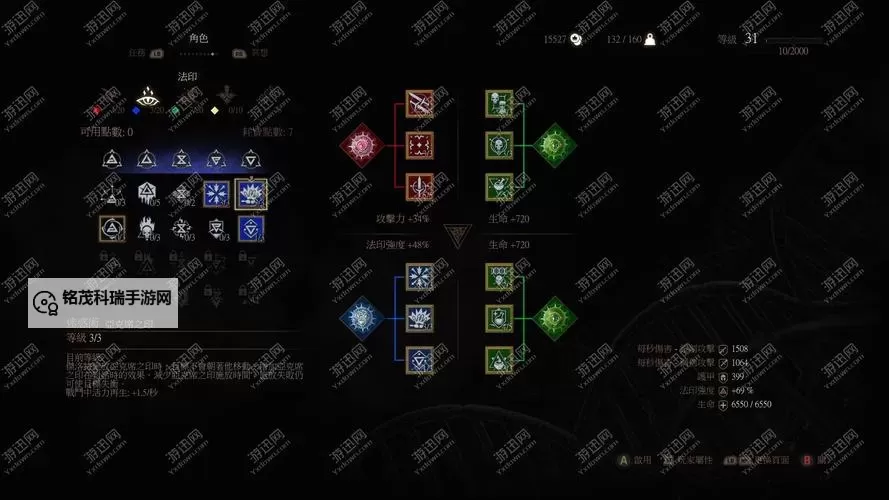Choose the green skull skill slot

pyautogui.click(x=499, y=145)
